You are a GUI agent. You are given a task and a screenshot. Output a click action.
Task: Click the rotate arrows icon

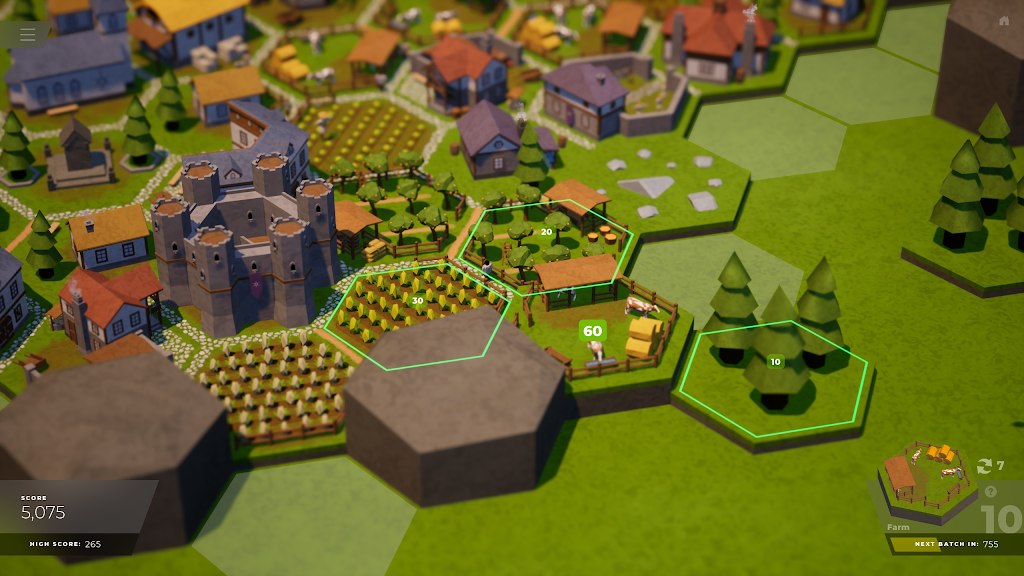click(x=984, y=466)
